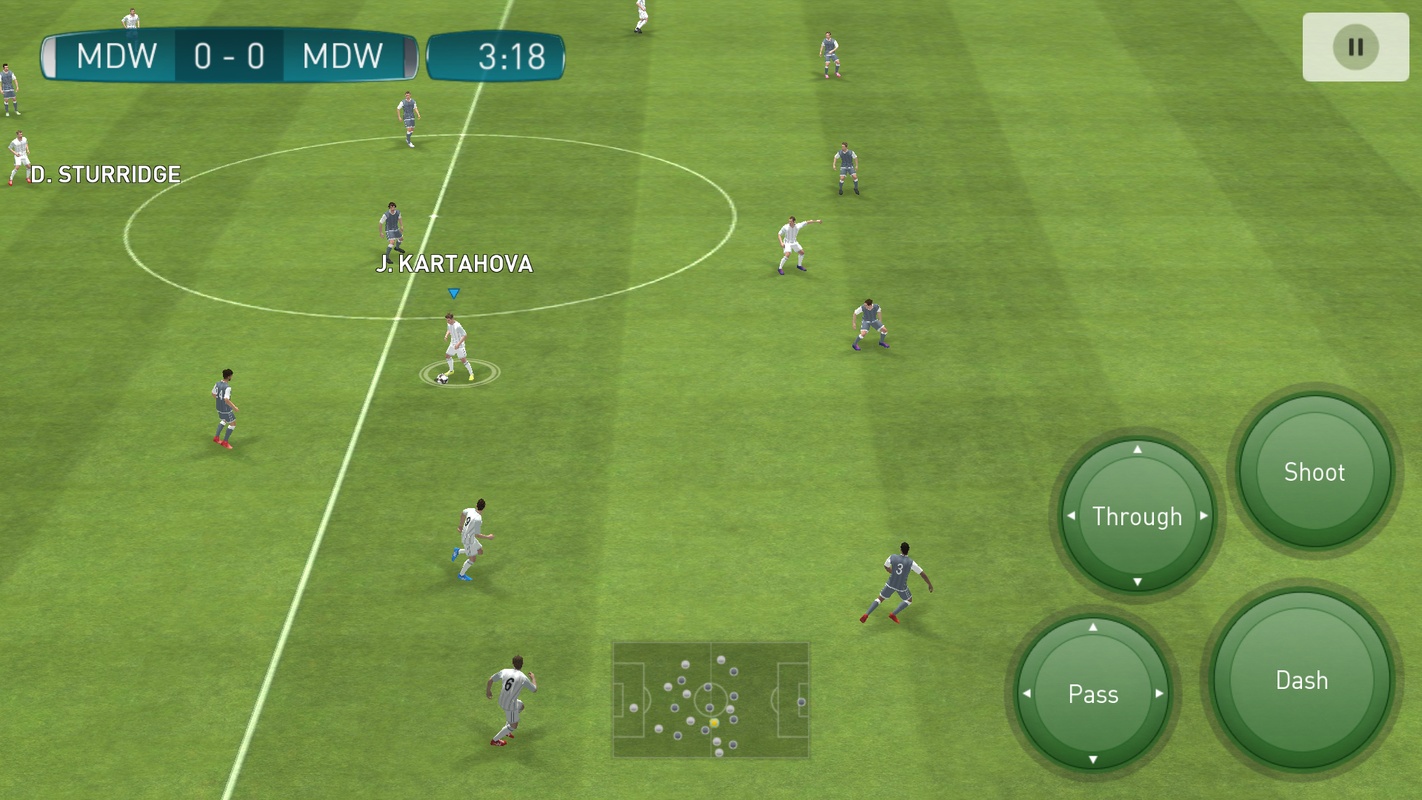Hit the Pass button
The height and width of the screenshot is (800, 1422).
tap(1093, 694)
